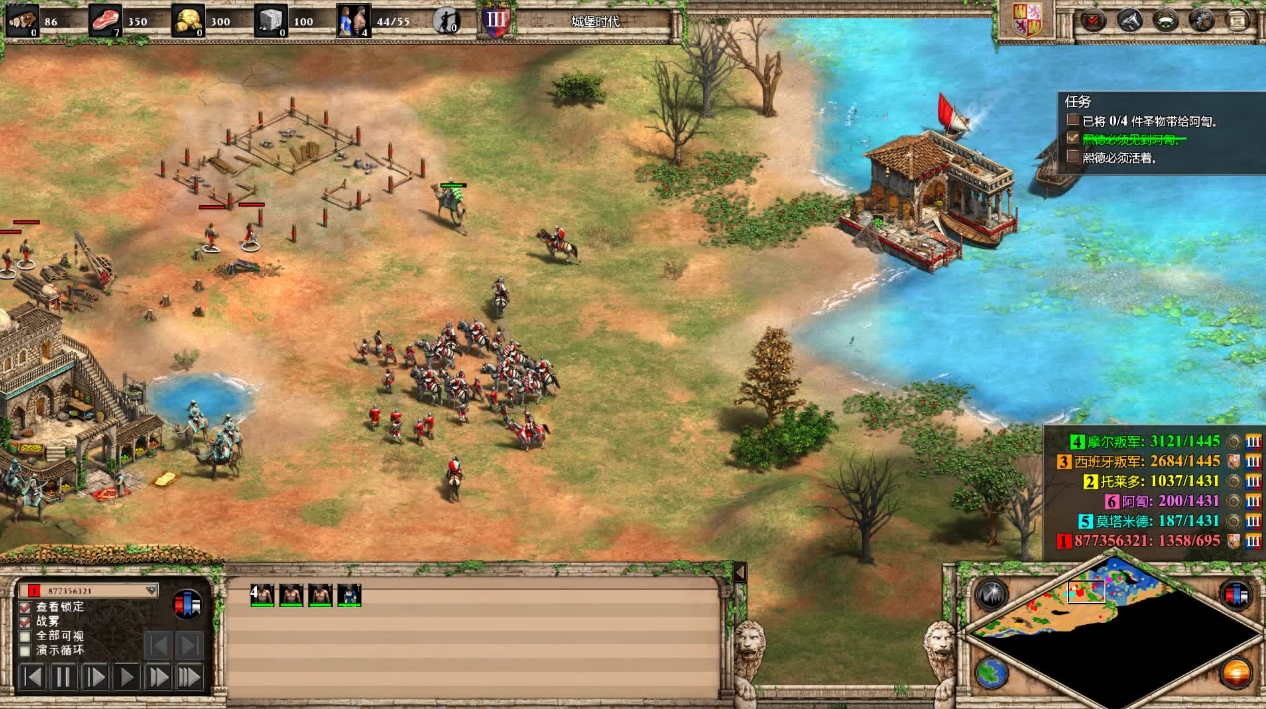
Task: Collapse the bottom panel with the arrow
Action: (x=740, y=572)
